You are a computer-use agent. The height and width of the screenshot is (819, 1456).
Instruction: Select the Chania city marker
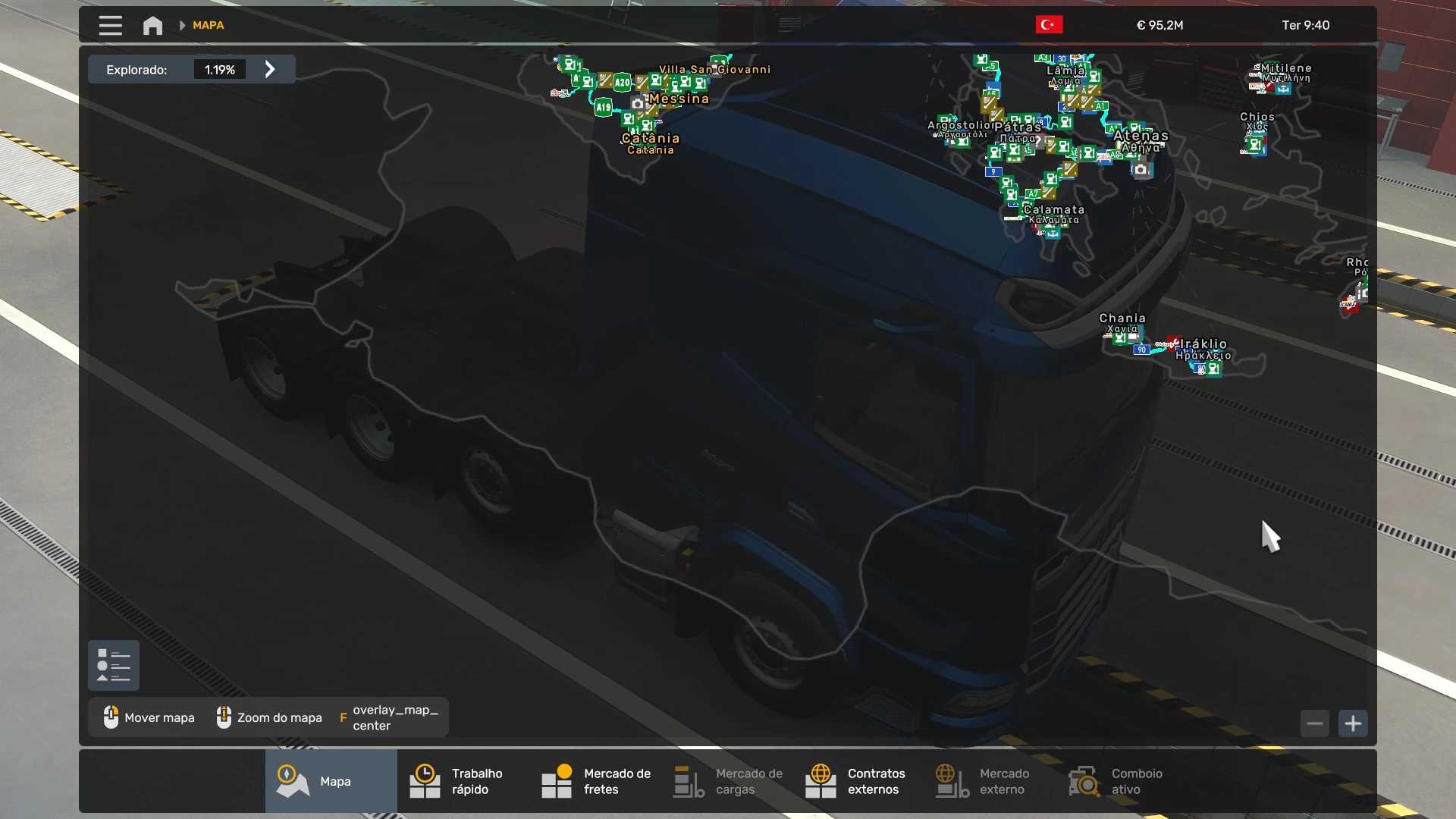(x=1122, y=318)
